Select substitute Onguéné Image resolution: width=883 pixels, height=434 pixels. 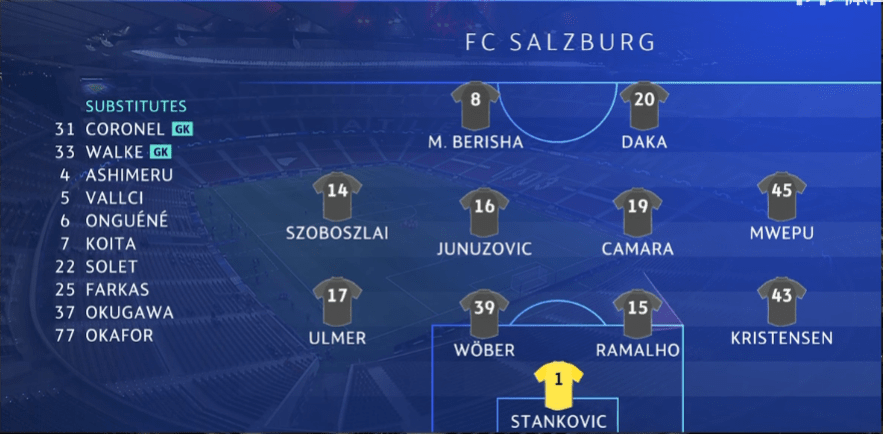coord(127,221)
